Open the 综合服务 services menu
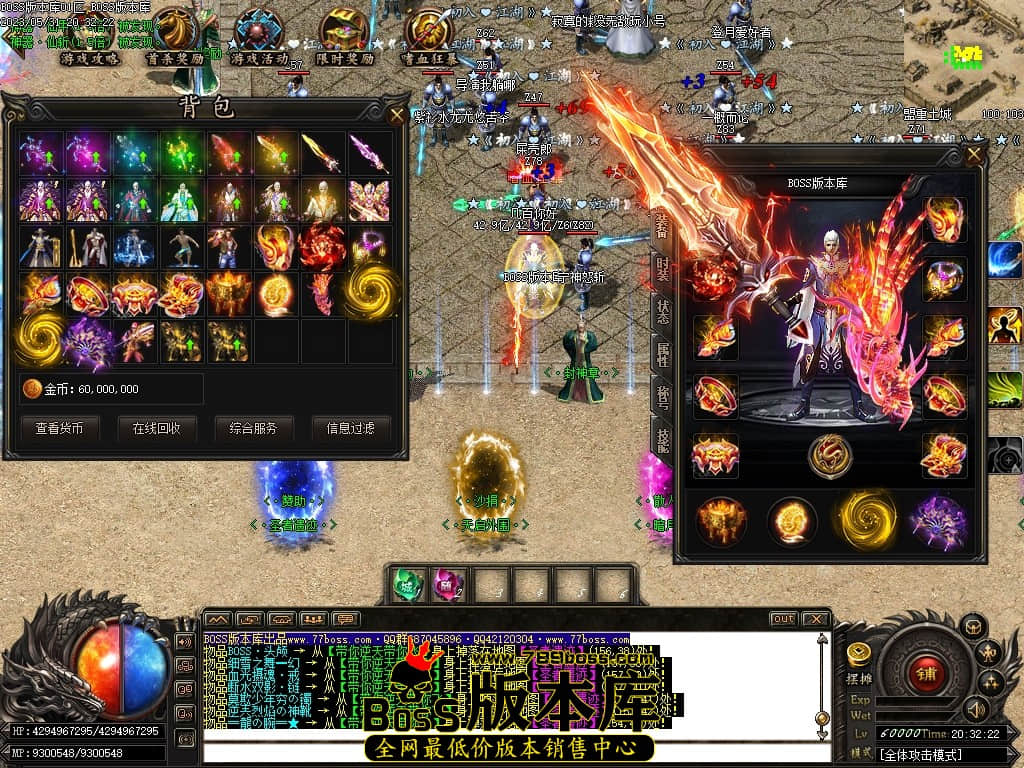This screenshot has width=1024, height=768. (253, 428)
